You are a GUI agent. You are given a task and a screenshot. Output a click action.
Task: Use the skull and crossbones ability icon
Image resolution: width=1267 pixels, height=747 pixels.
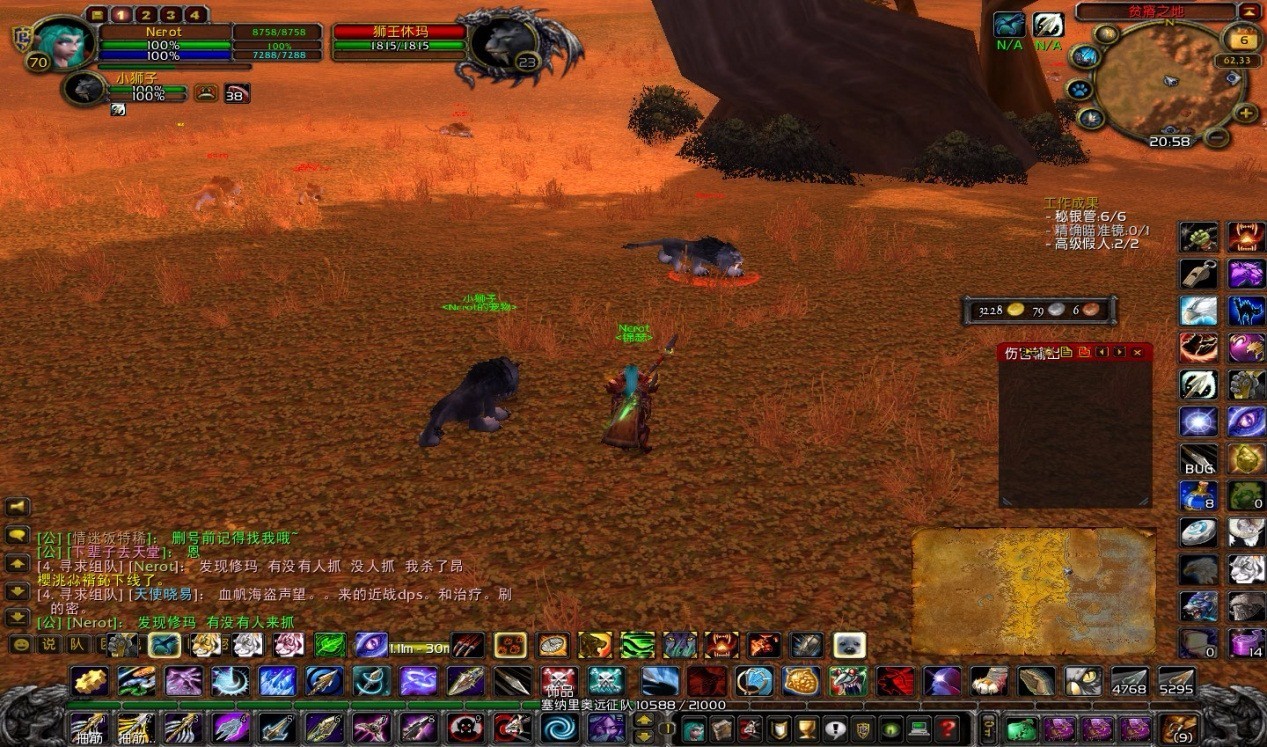[558, 680]
